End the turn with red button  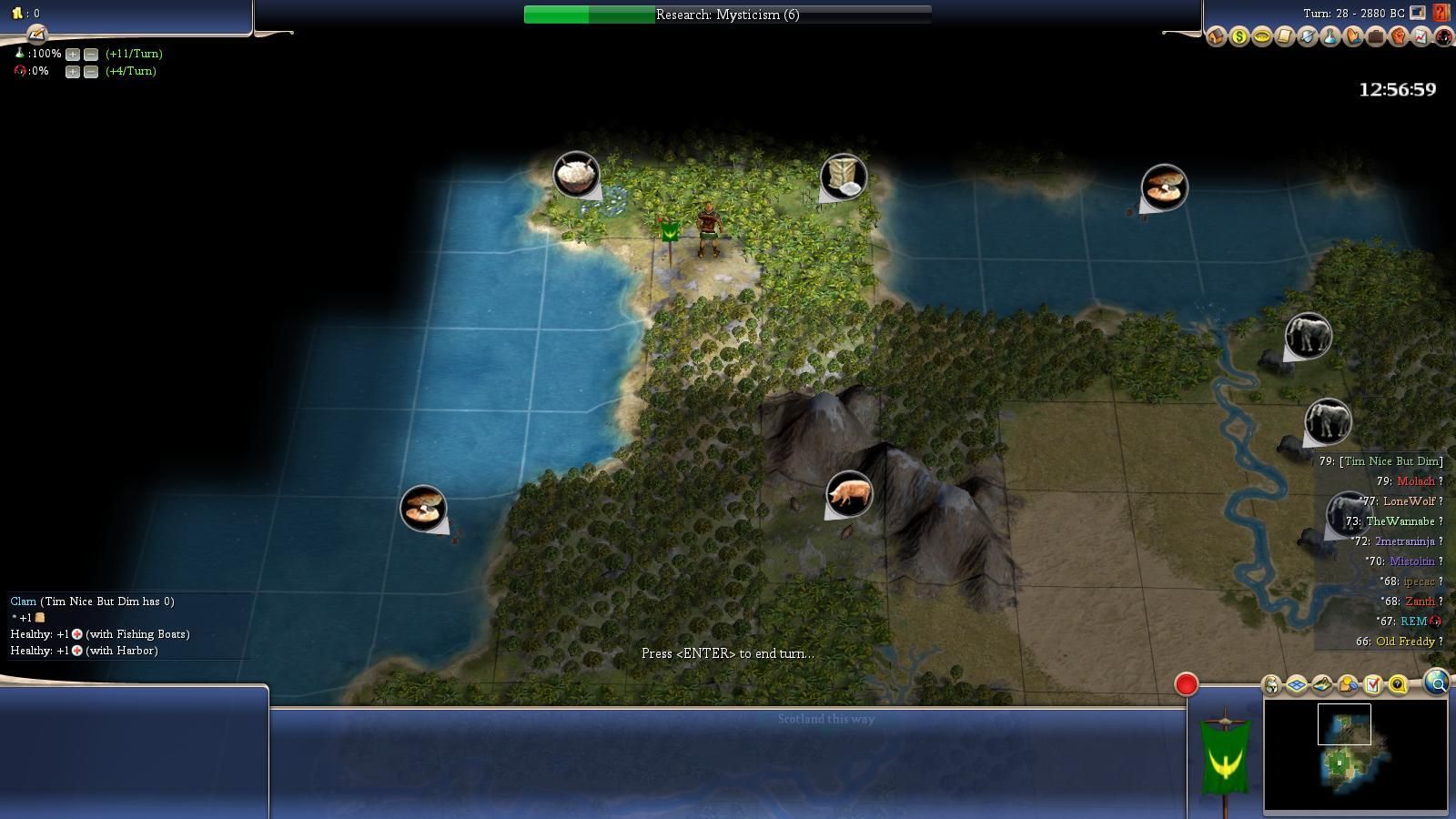(x=1186, y=684)
